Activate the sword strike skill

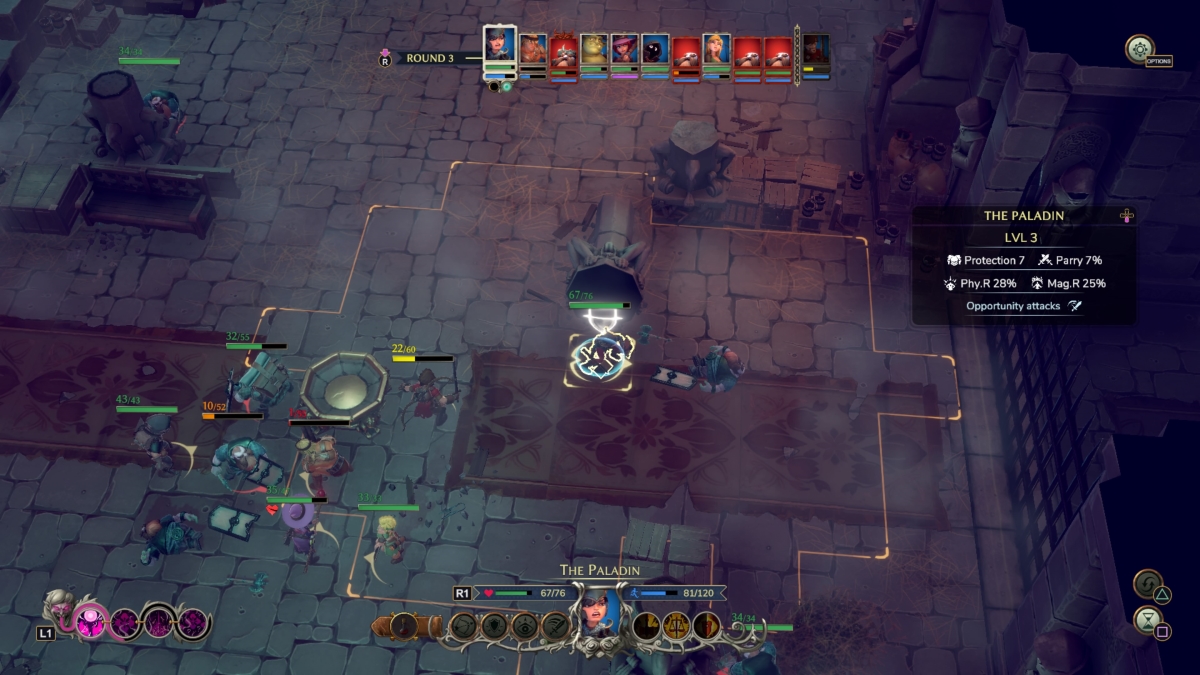[555, 626]
